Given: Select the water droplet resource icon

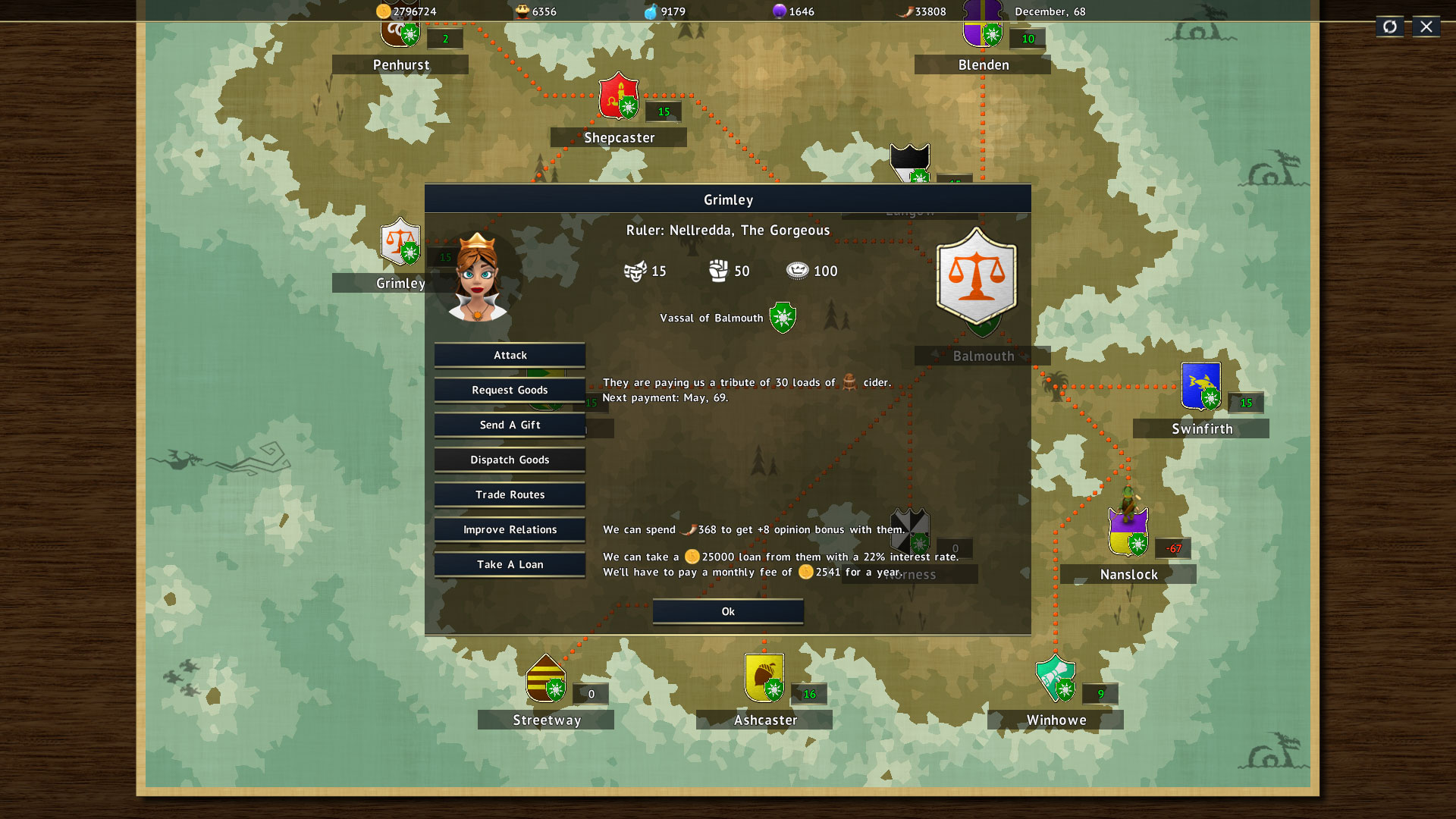Looking at the screenshot, I should [652, 11].
